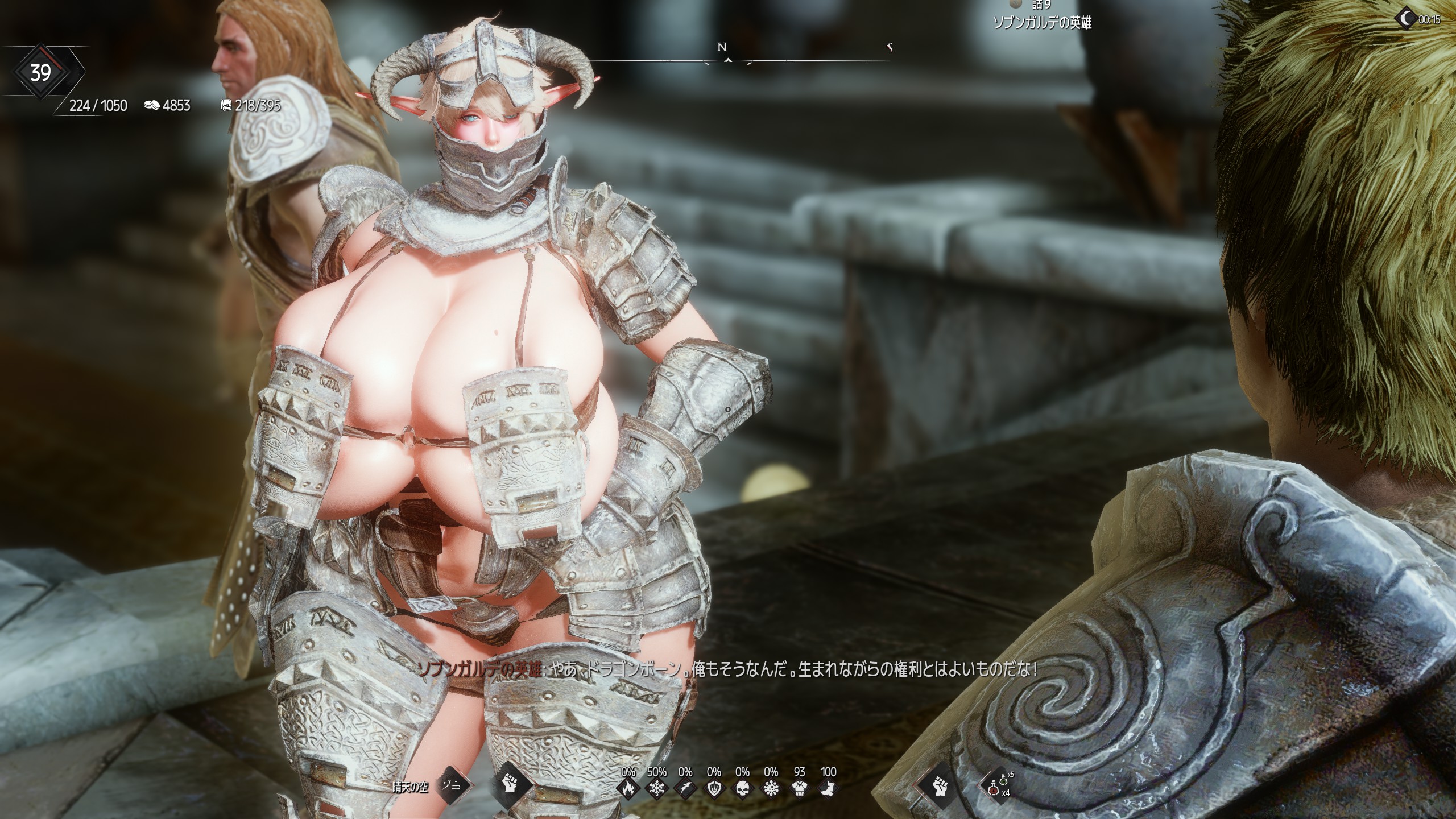Select the fist slot beside the shout icon
Image resolution: width=1456 pixels, height=819 pixels.
point(510,787)
